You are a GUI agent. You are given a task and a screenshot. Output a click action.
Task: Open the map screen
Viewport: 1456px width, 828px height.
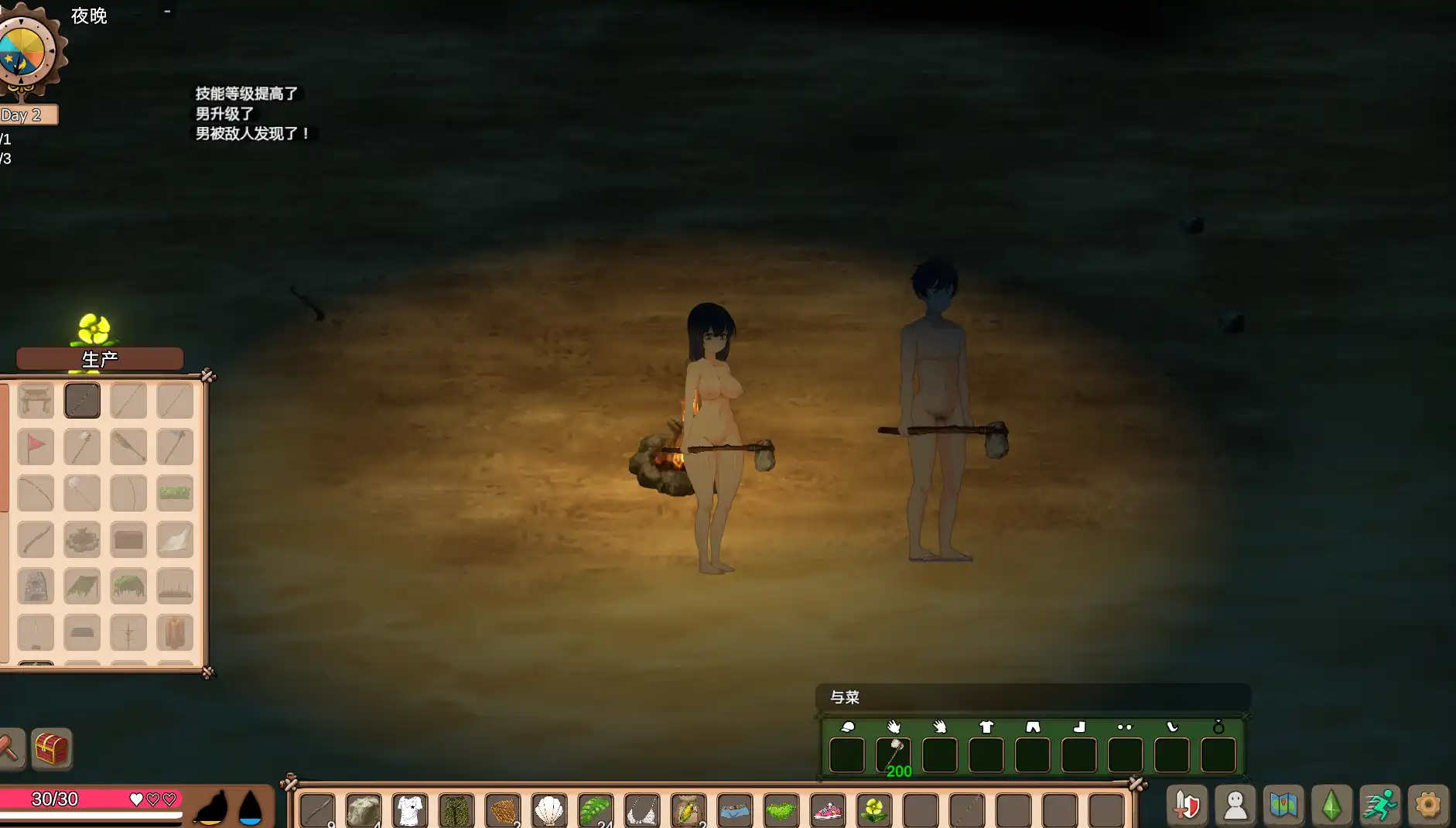pos(1284,805)
